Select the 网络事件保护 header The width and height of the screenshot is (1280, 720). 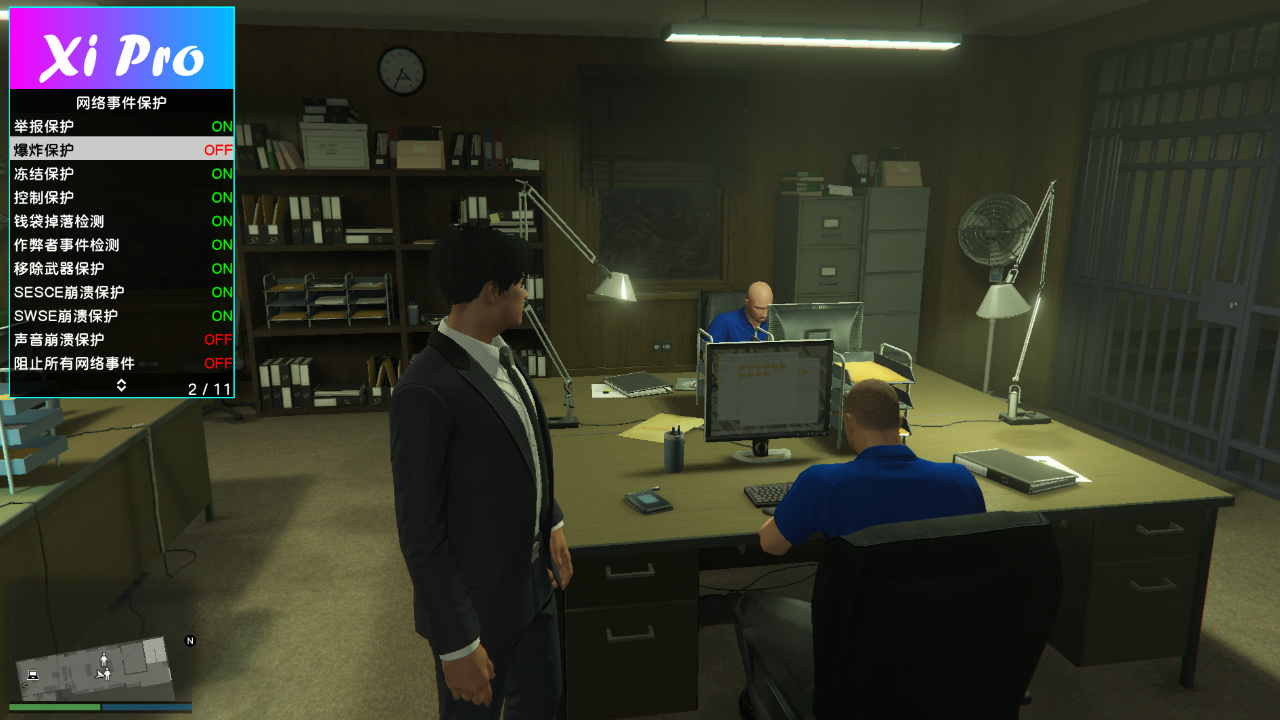[120, 101]
